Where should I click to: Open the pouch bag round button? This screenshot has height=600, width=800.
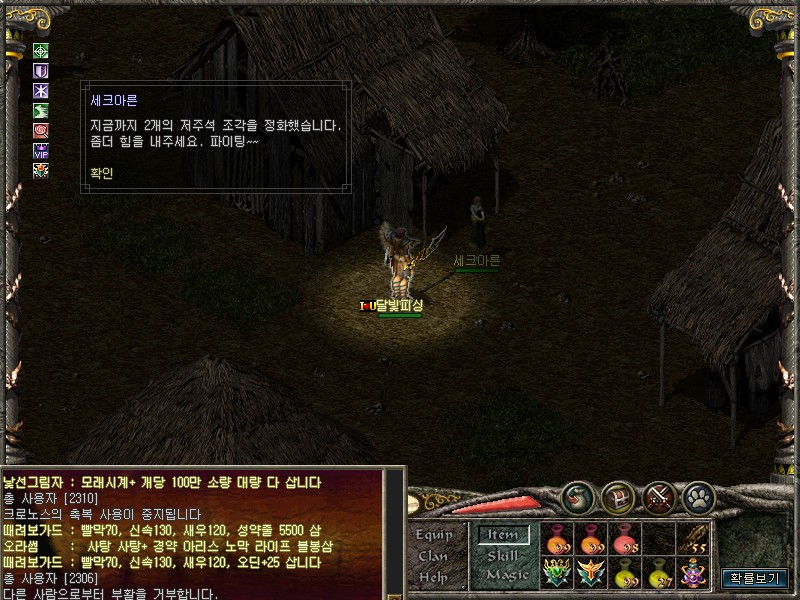[x=577, y=497]
